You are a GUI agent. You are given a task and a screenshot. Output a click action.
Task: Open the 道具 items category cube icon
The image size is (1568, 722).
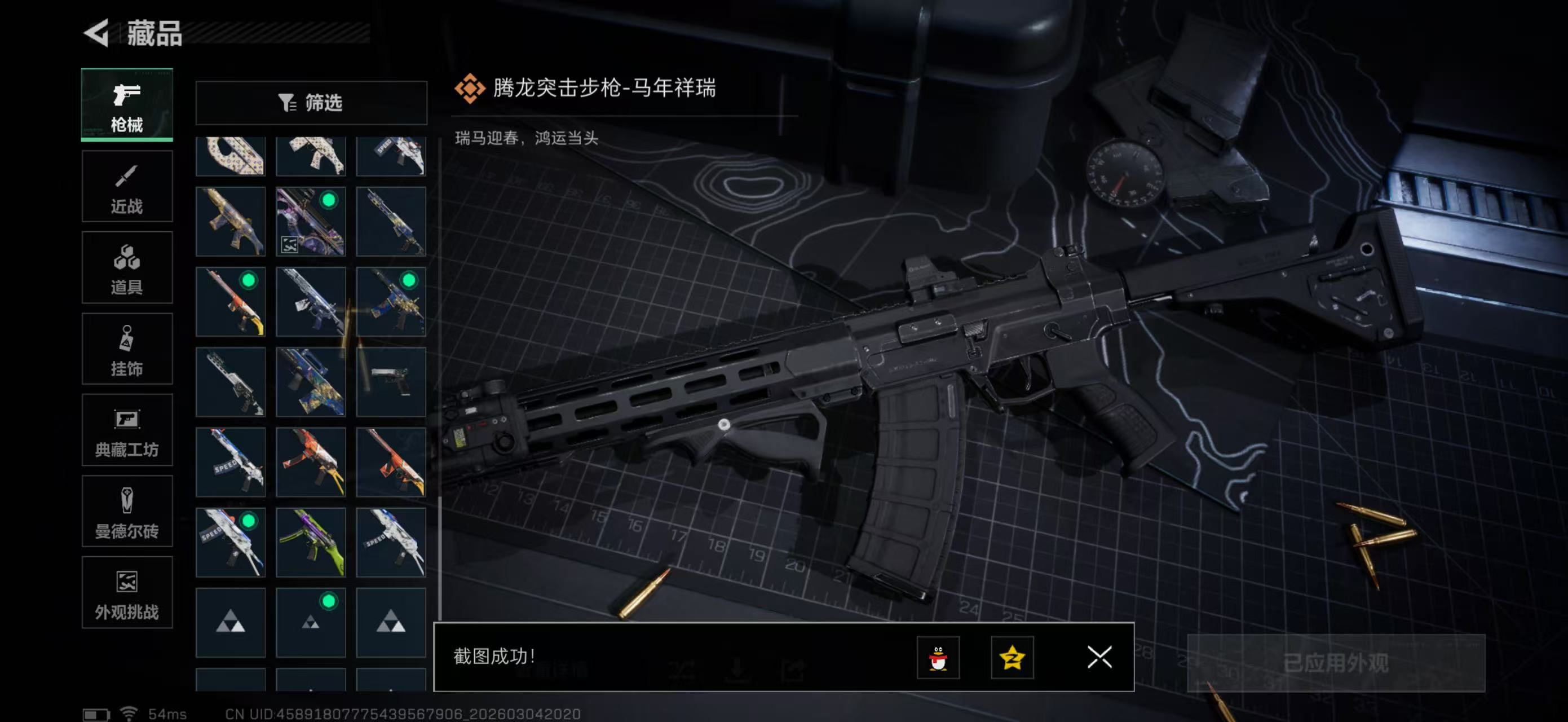click(127, 259)
